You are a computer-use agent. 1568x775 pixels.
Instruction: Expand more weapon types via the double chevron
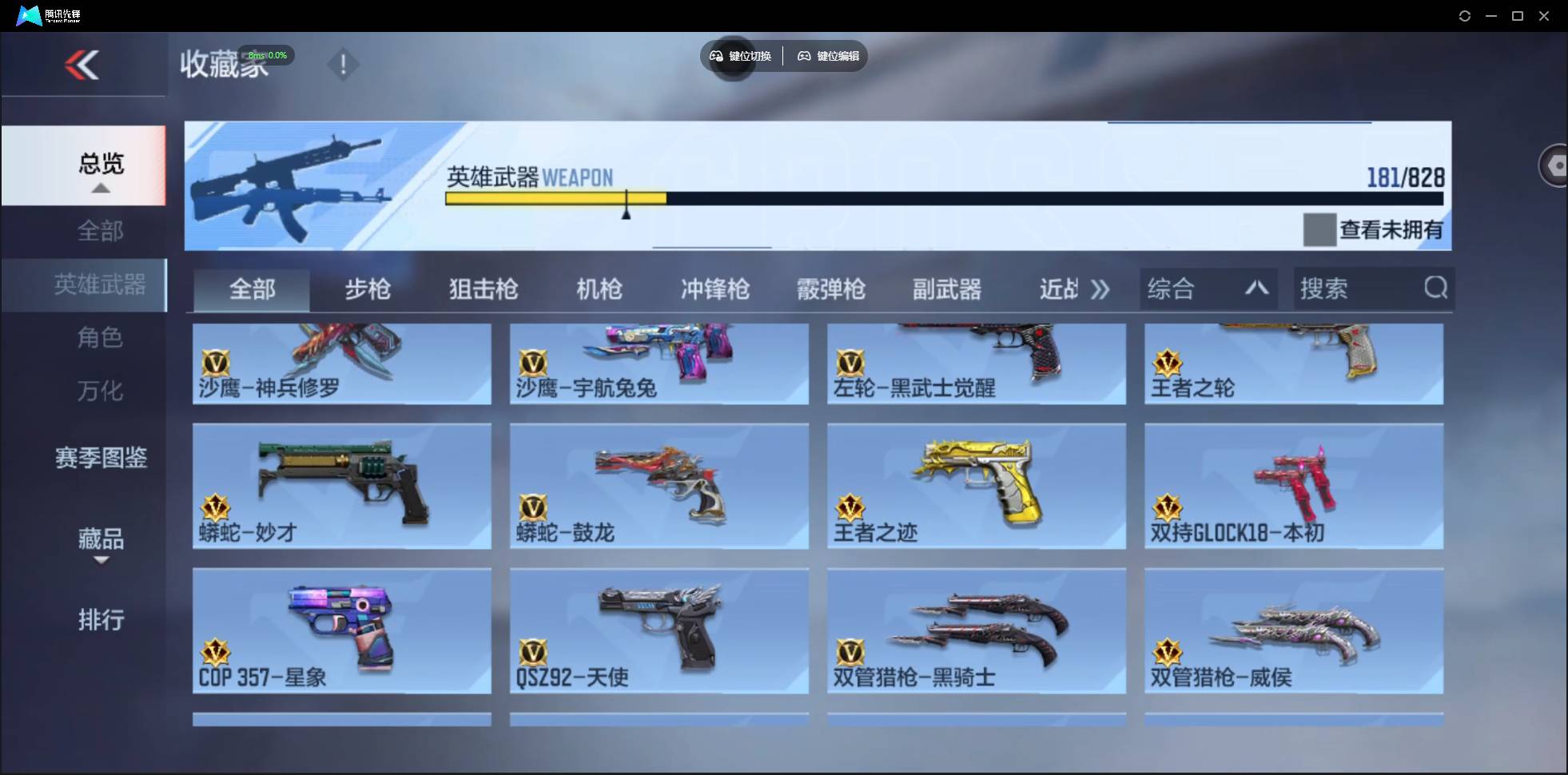(1102, 289)
